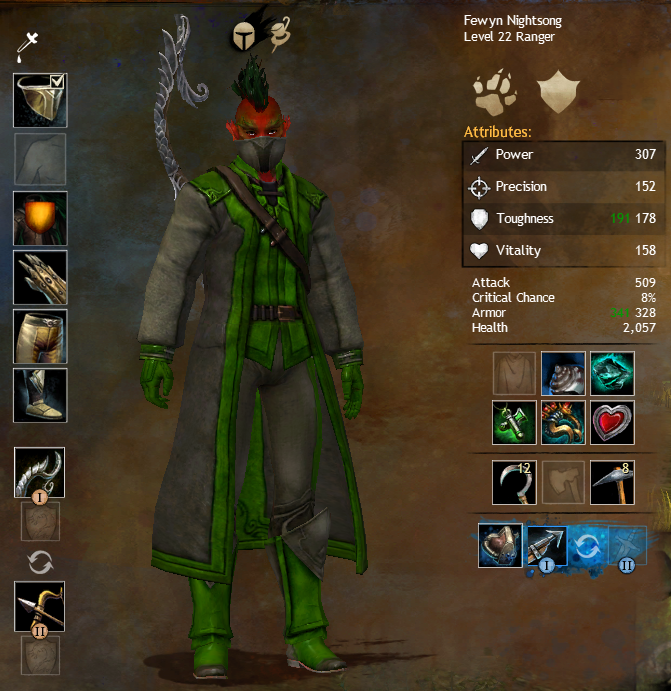
Task: Click the helmet icon above the character
Action: 243,36
